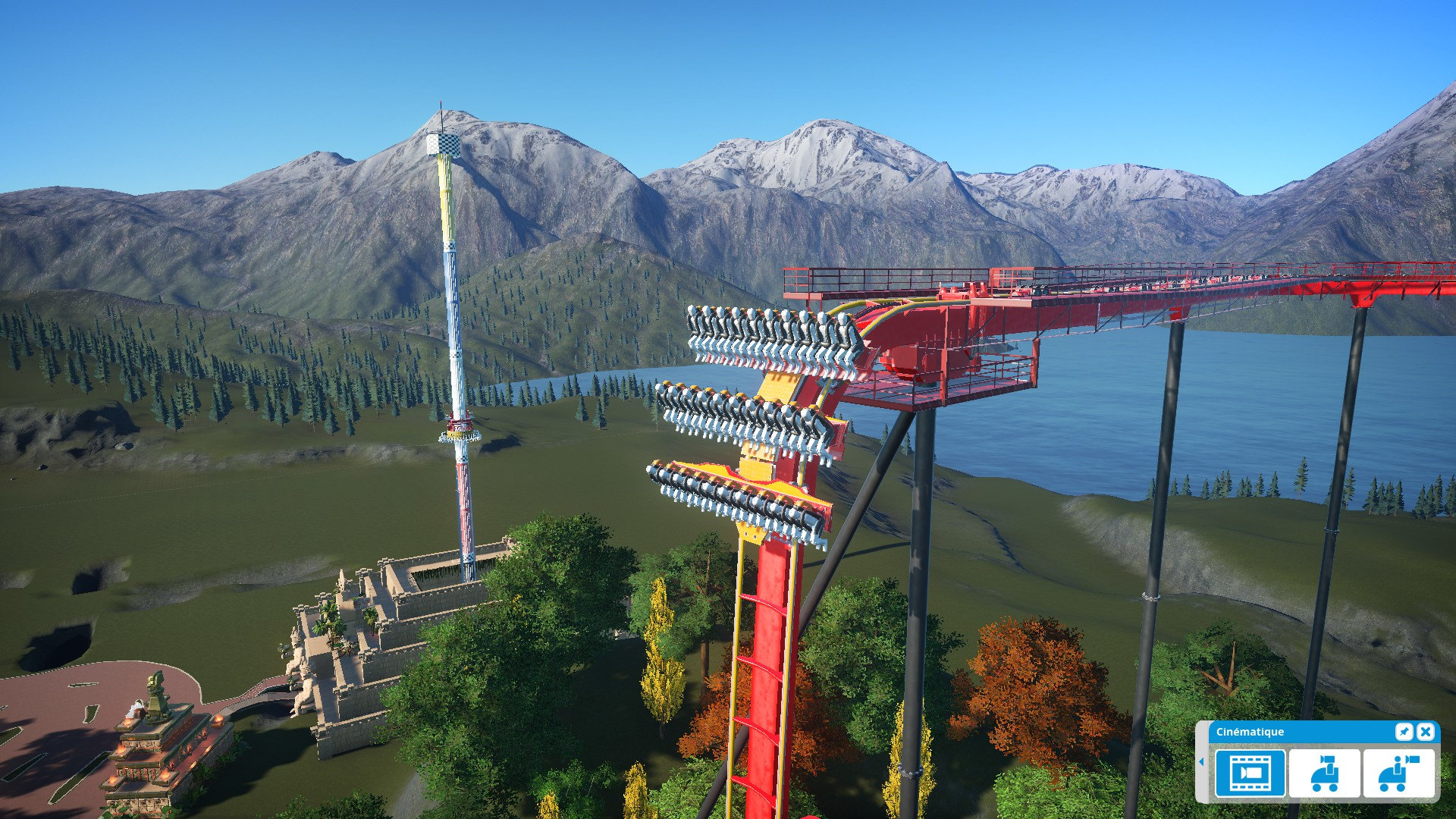Switch to the ride-mounted camera view

pyautogui.click(x=1324, y=773)
